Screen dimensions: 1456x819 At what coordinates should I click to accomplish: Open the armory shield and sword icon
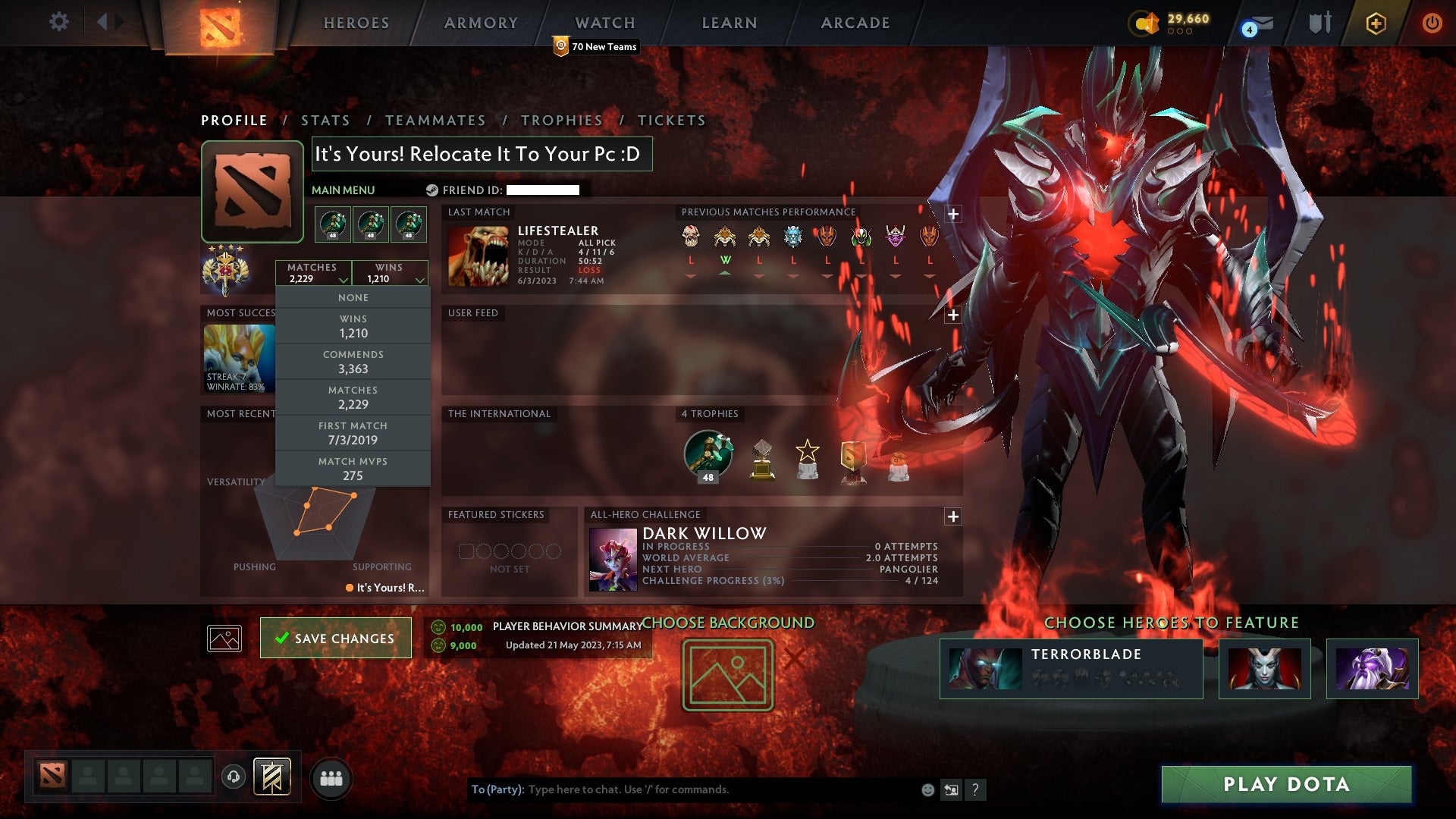tap(1319, 23)
